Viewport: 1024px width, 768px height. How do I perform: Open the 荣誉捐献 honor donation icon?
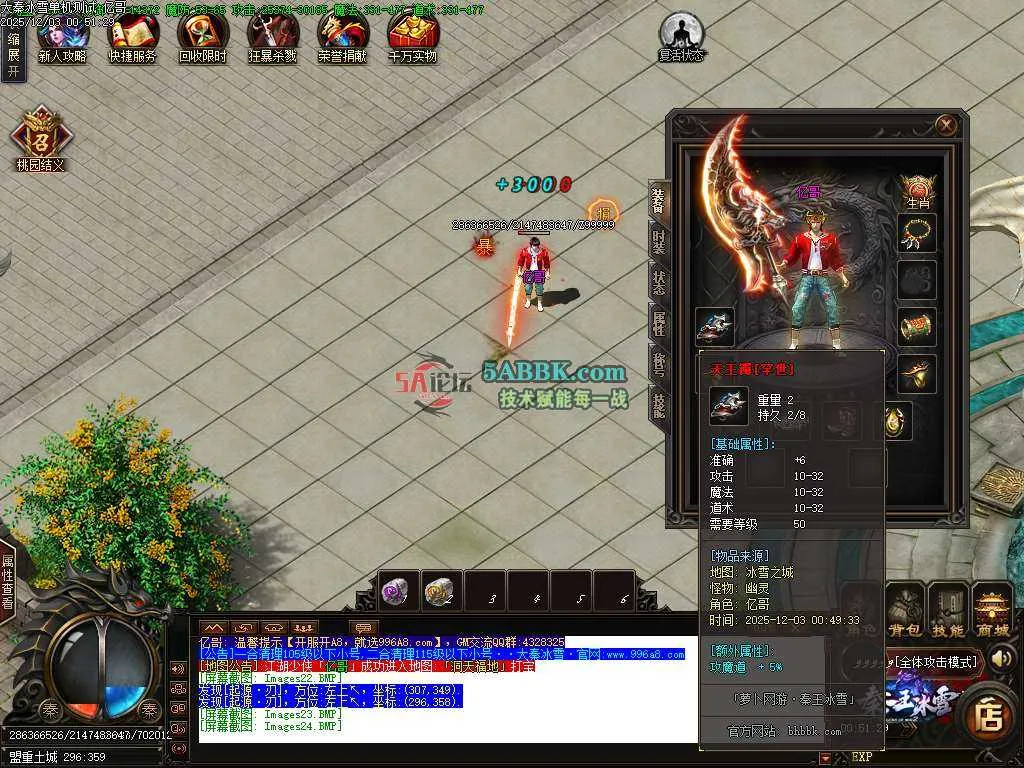(x=342, y=38)
